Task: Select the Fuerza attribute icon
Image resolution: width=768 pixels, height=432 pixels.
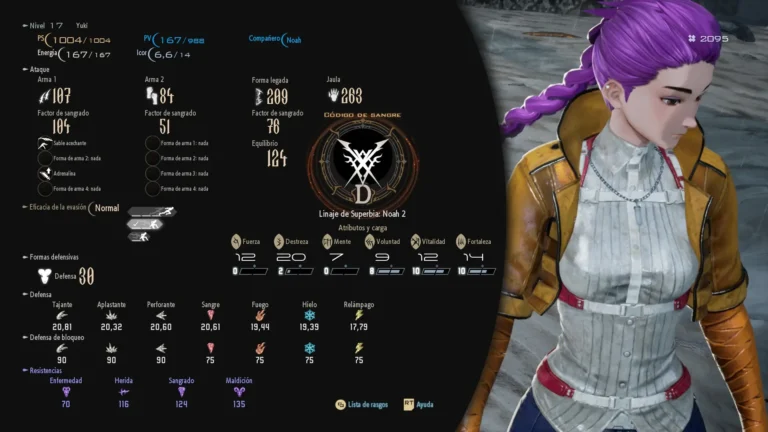Action: coord(236,241)
